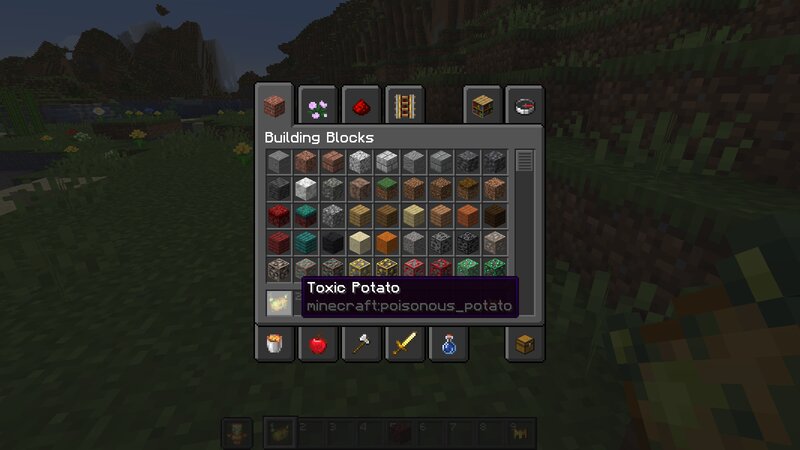Open the chest Survival Inventory tab
This screenshot has height=450, width=800.
(526, 345)
